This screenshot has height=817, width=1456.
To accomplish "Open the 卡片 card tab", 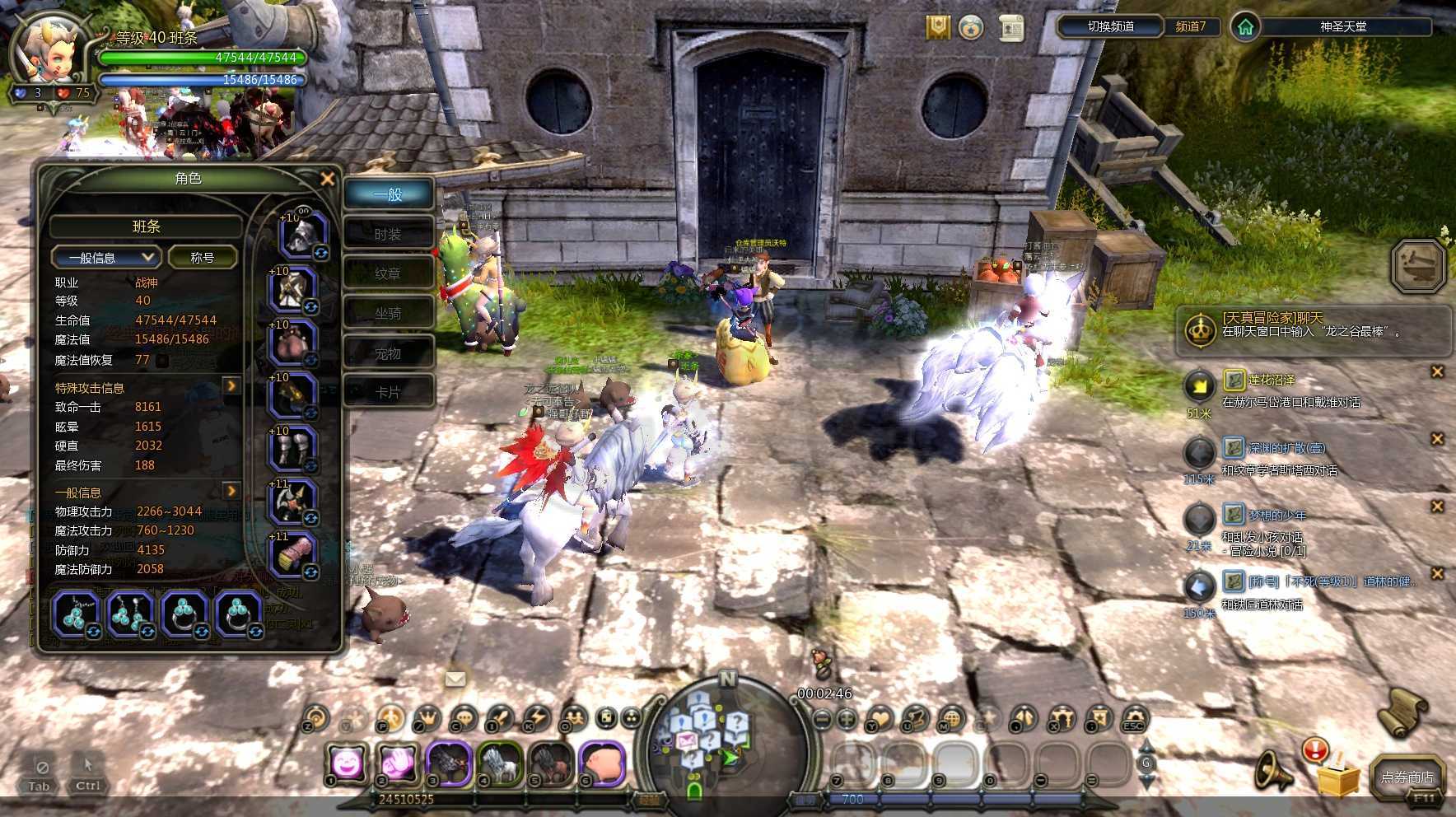I will tap(388, 392).
